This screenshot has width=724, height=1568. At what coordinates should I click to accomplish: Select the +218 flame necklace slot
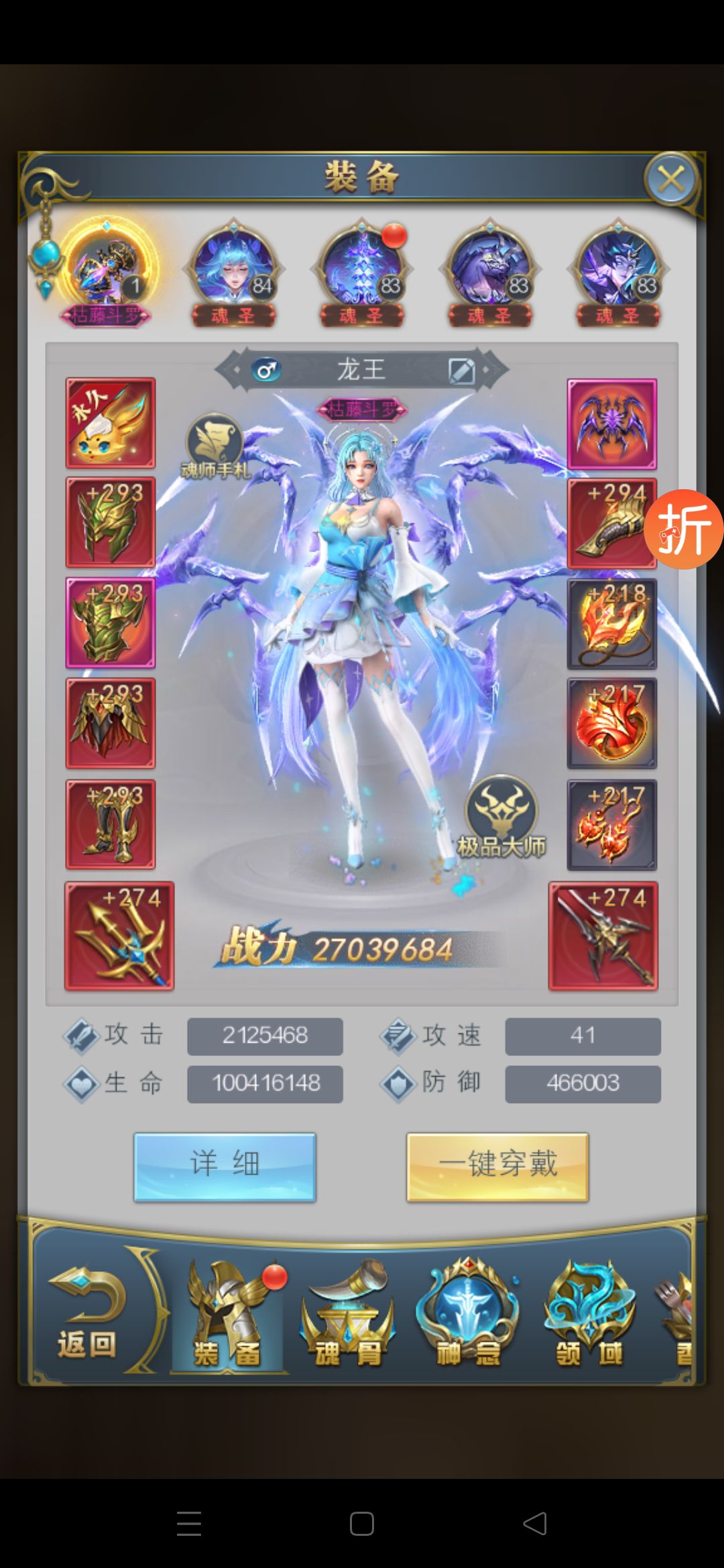coord(611,625)
